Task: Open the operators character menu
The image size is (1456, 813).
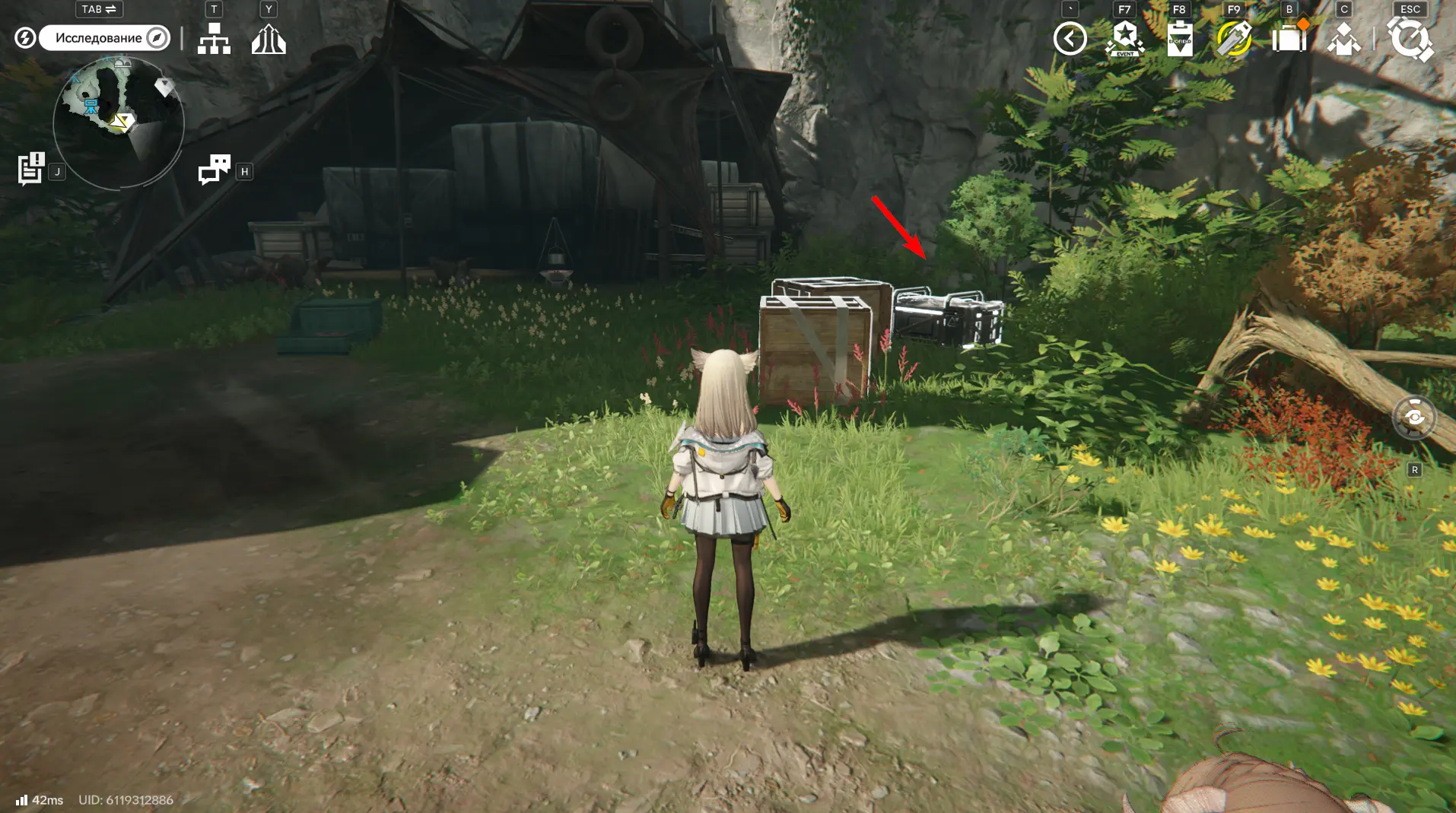Action: [x=1343, y=39]
